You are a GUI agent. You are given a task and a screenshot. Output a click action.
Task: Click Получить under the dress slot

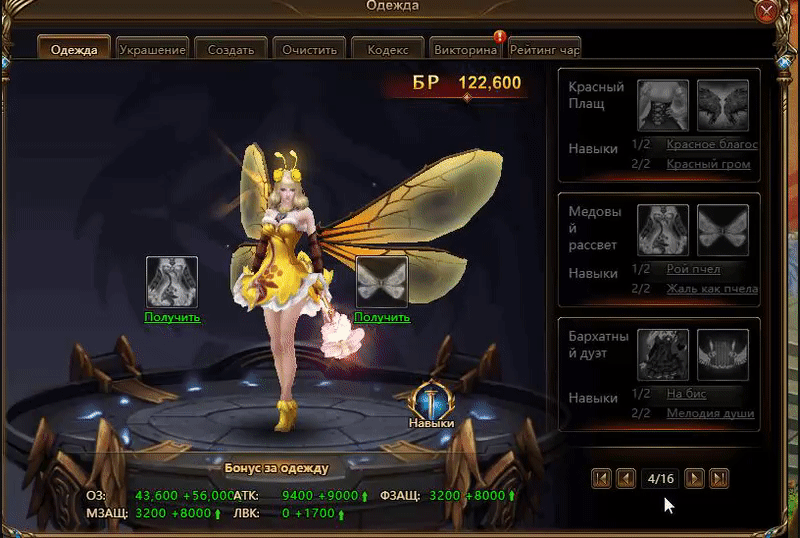pos(172,317)
